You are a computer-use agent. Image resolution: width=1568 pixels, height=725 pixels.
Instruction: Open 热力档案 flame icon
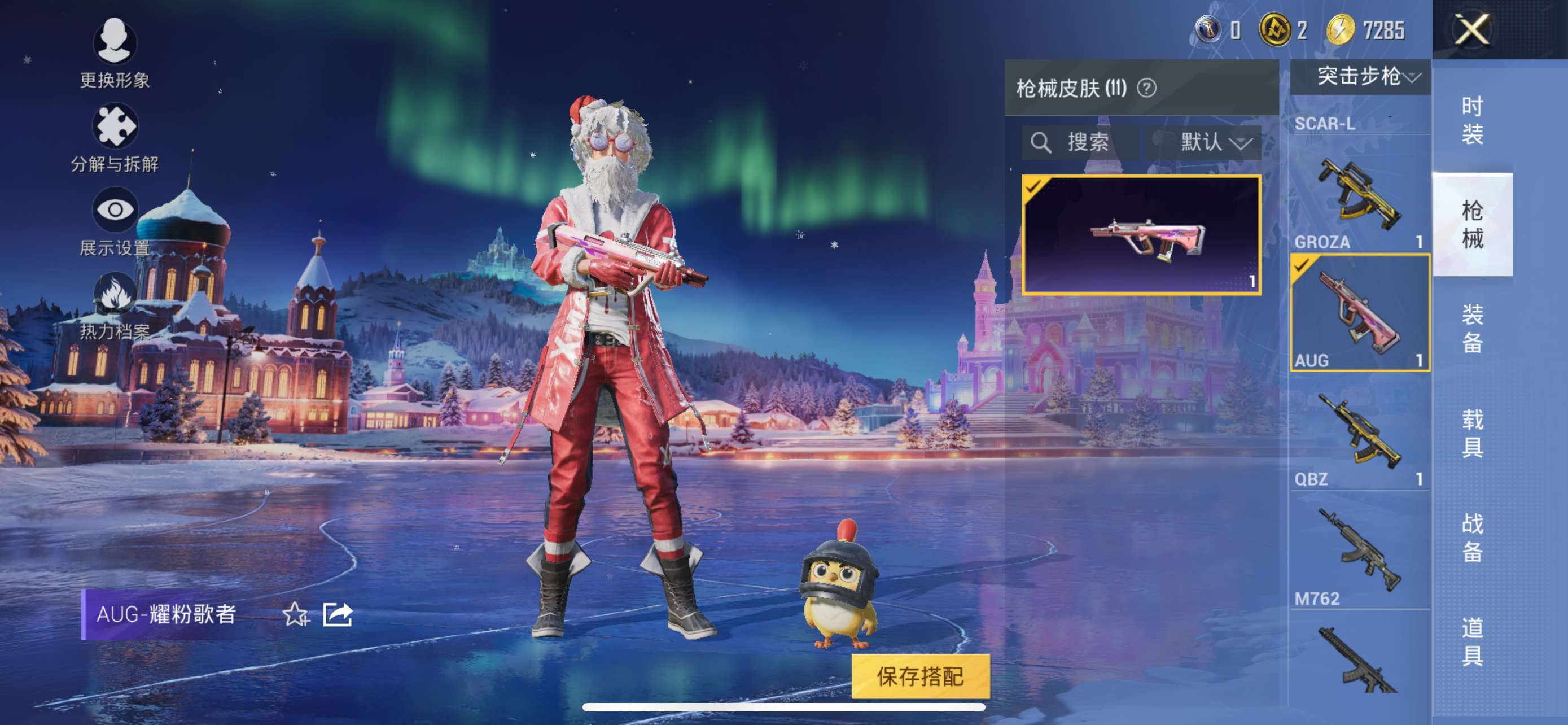point(115,305)
